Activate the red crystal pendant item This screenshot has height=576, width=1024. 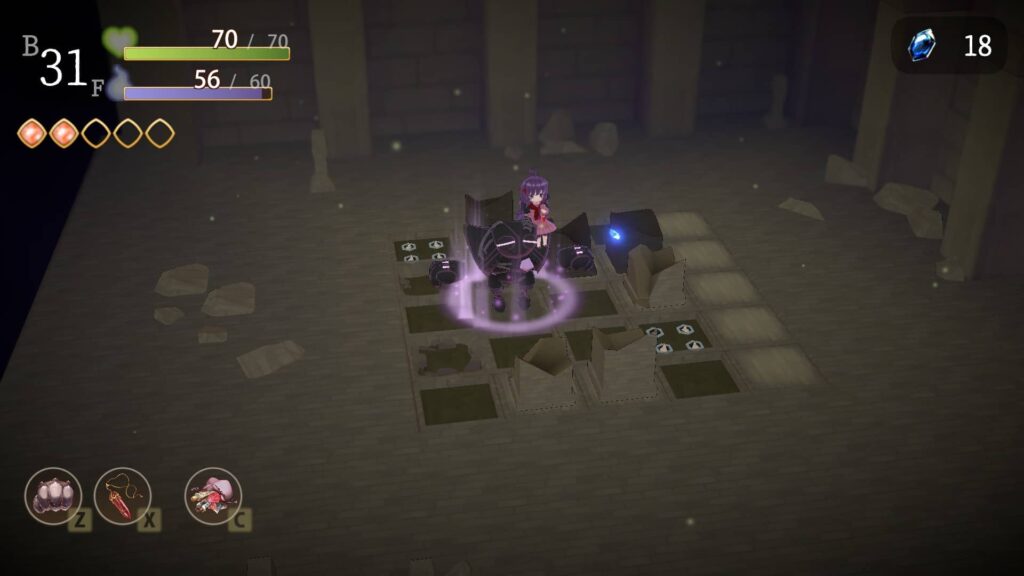pos(122,496)
